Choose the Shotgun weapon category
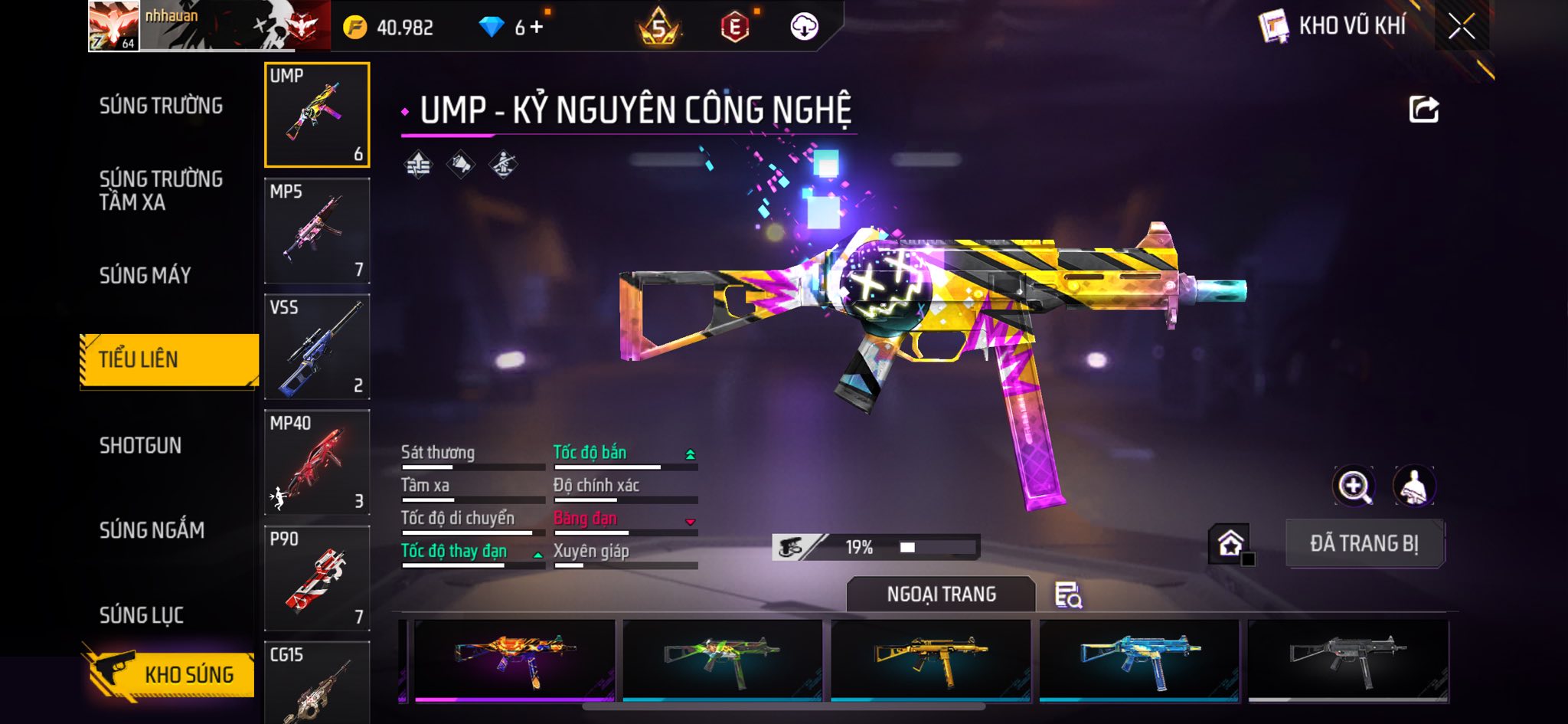Viewport: 1568px width, 724px height. coord(141,445)
